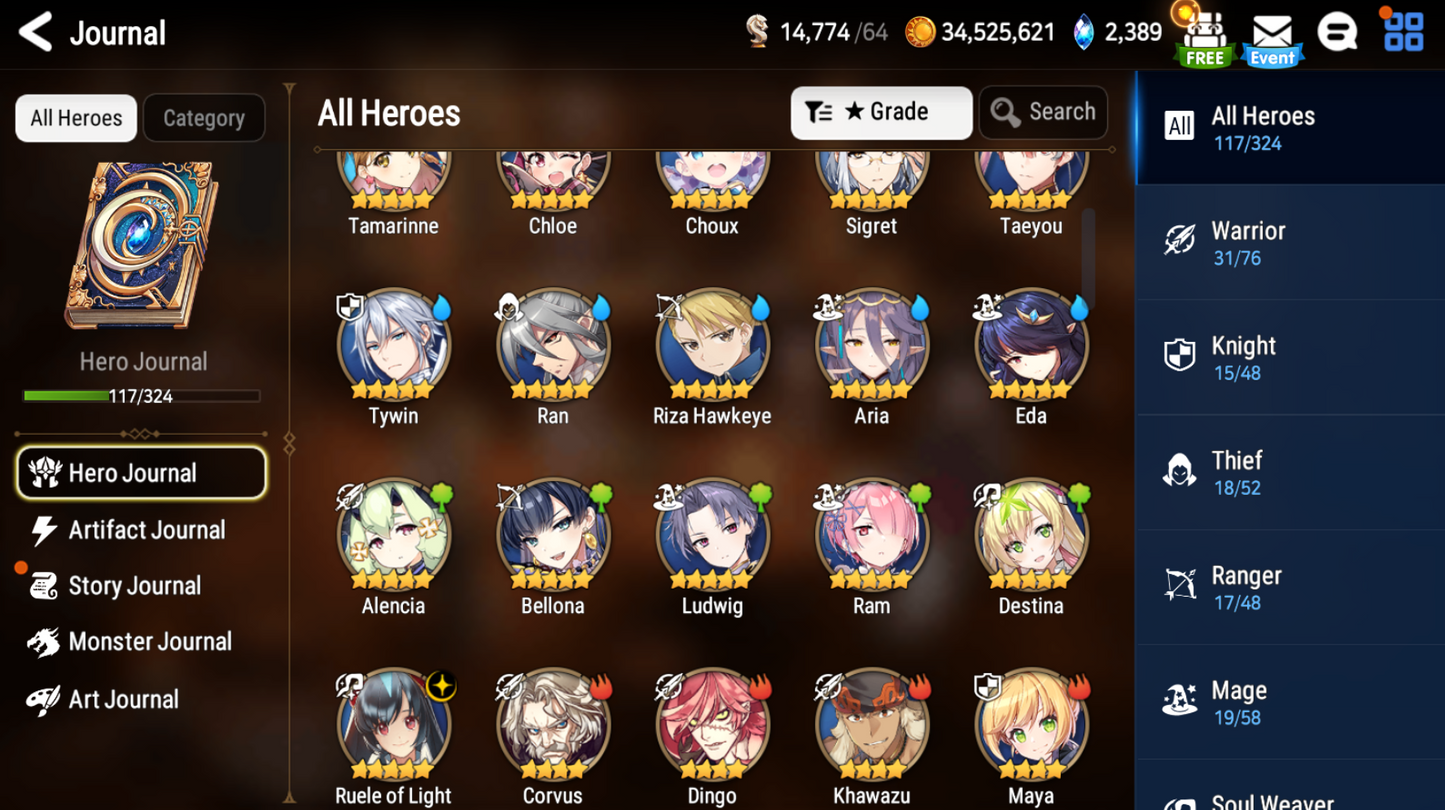Filter heroes by Mage class
This screenshot has width=1445, height=810.
tap(1288, 703)
